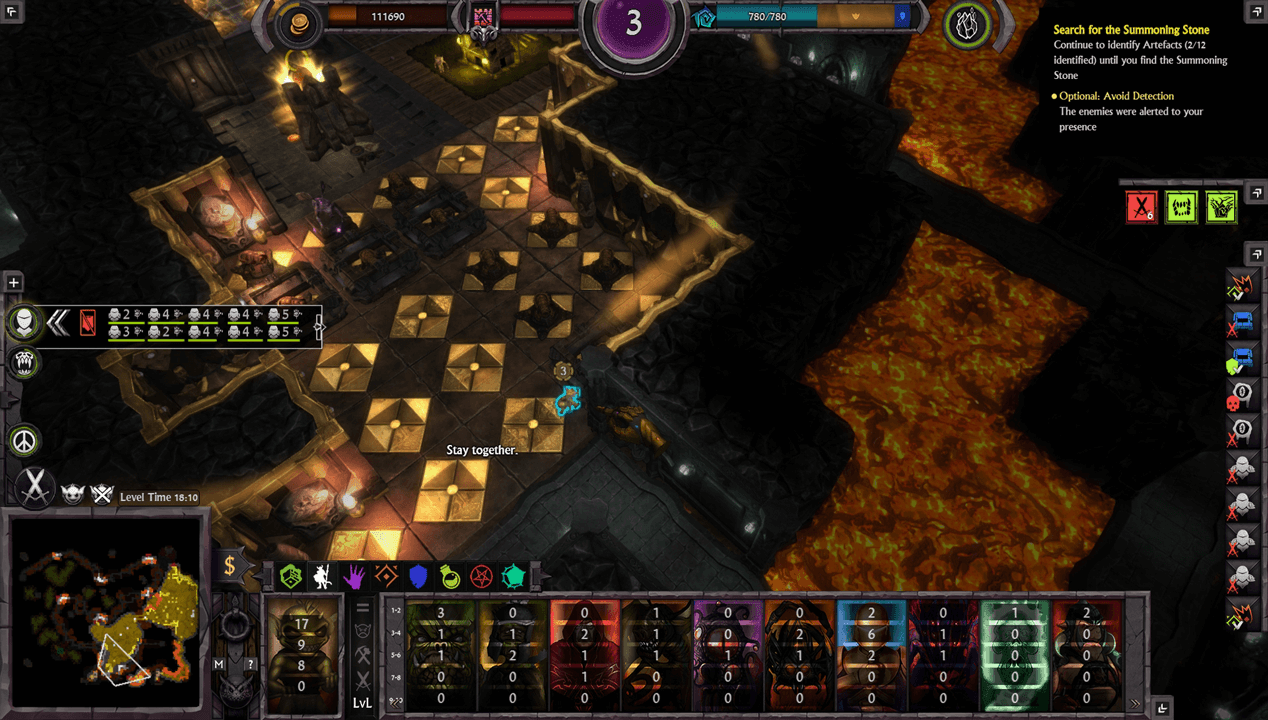Expand the plus button on left panel
The width and height of the screenshot is (1268, 720).
pos(14,283)
